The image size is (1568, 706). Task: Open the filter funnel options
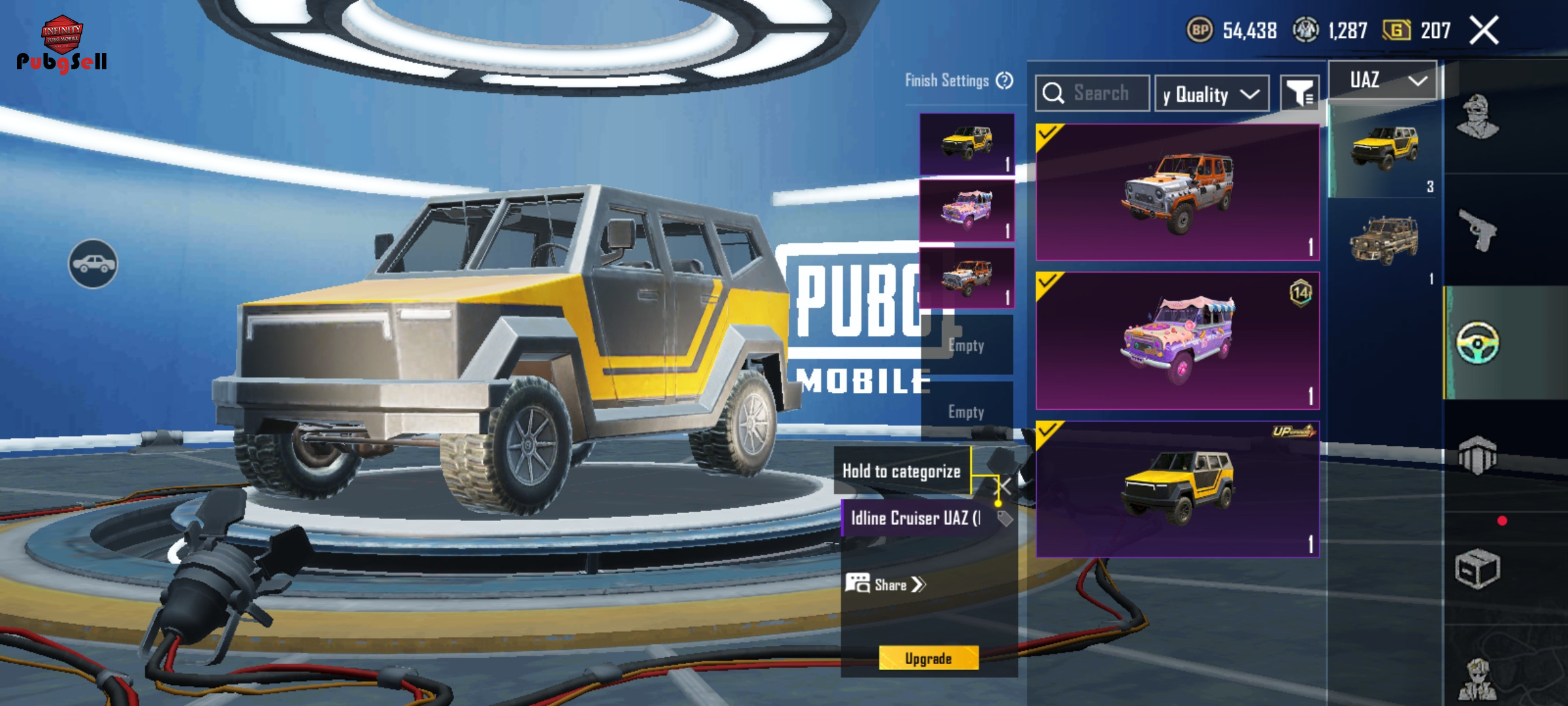(x=1299, y=94)
